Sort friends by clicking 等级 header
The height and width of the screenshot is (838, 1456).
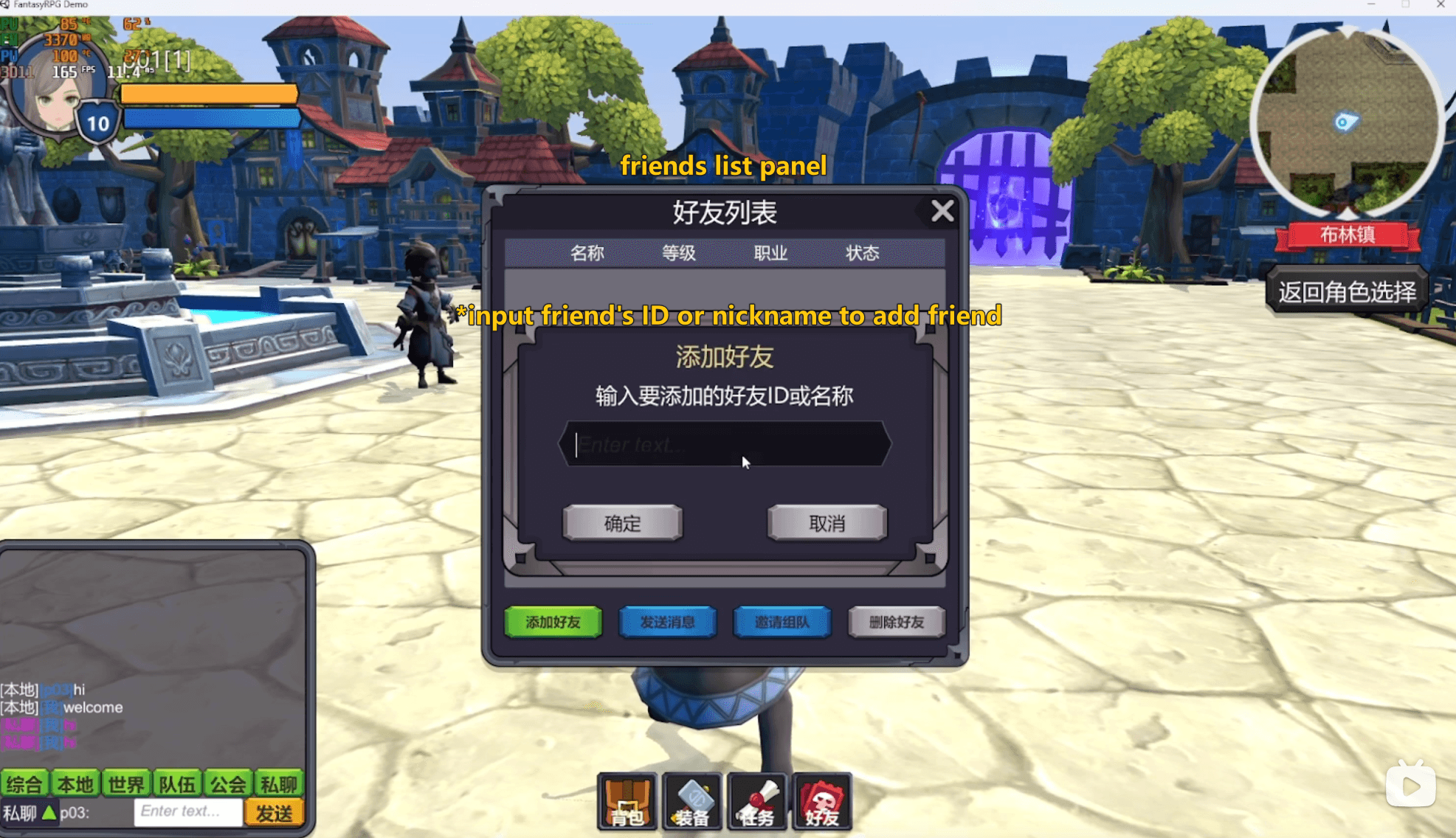coord(677,253)
